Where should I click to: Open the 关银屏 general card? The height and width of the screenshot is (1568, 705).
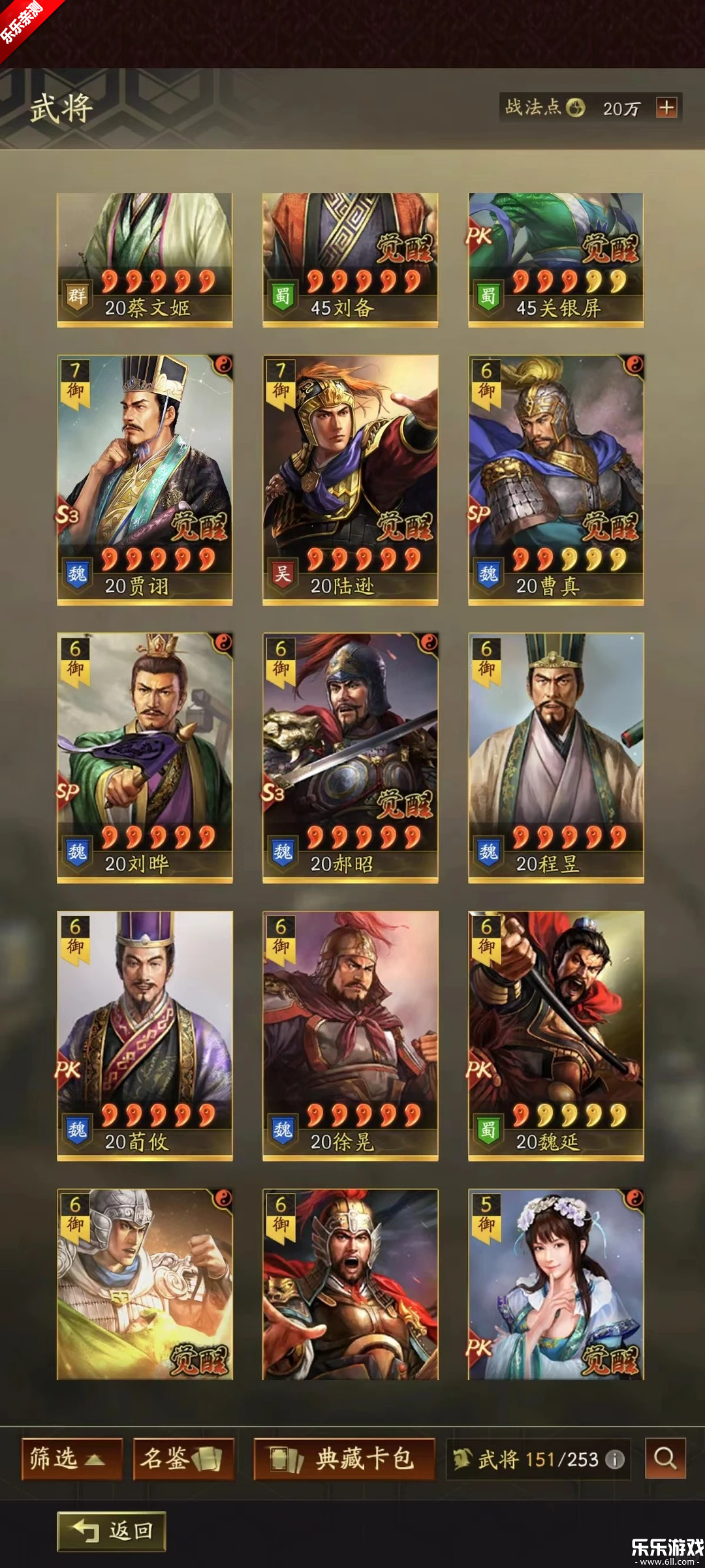pos(556,260)
